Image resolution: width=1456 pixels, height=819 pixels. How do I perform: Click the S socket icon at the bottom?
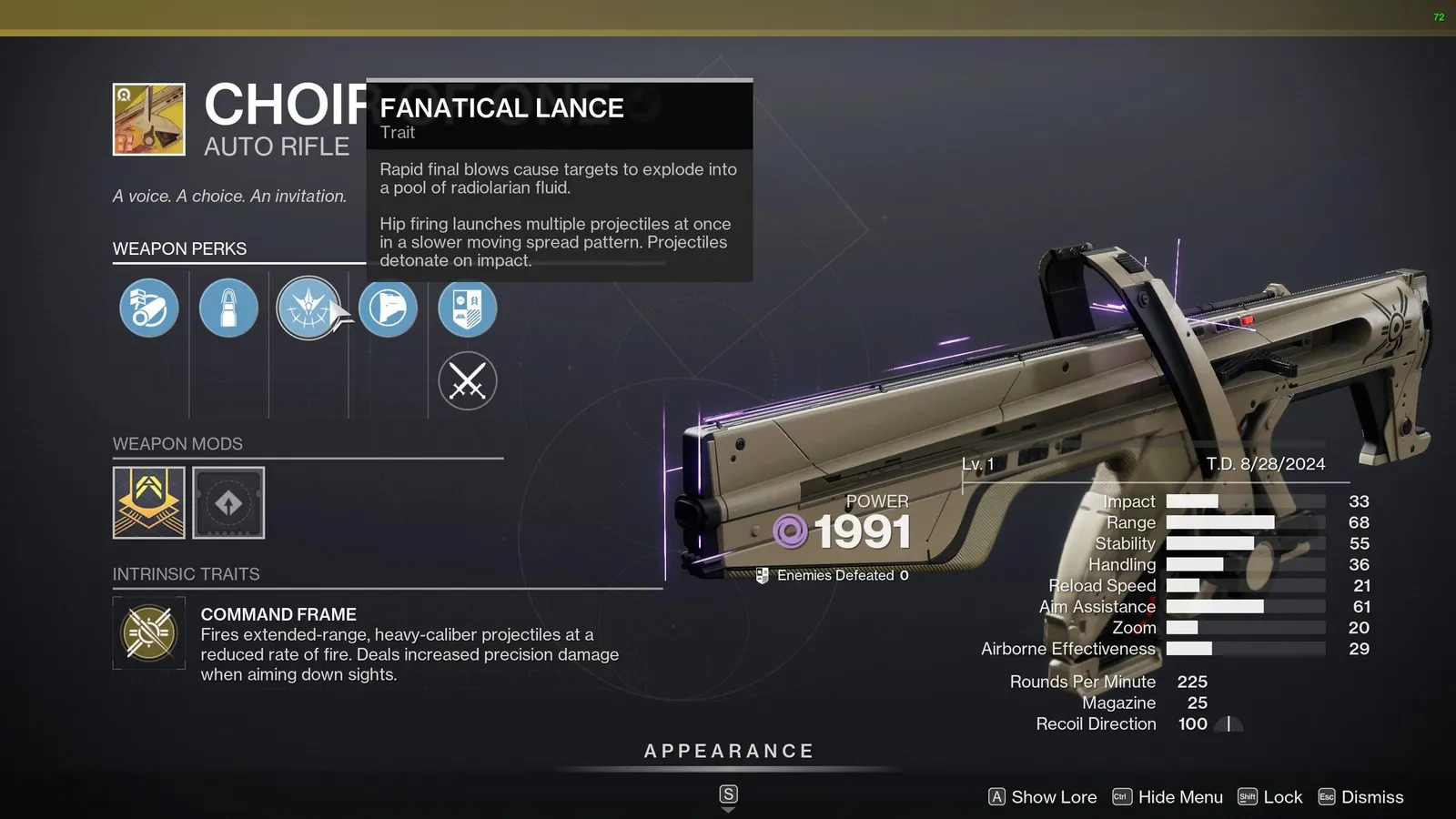click(727, 794)
